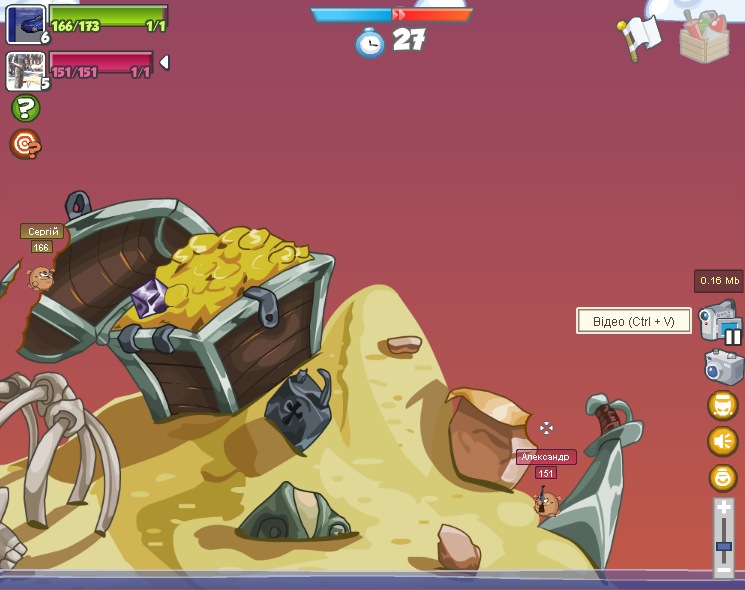Click the round orange button below the speaker
Image resolution: width=745 pixels, height=590 pixels.
click(x=722, y=478)
